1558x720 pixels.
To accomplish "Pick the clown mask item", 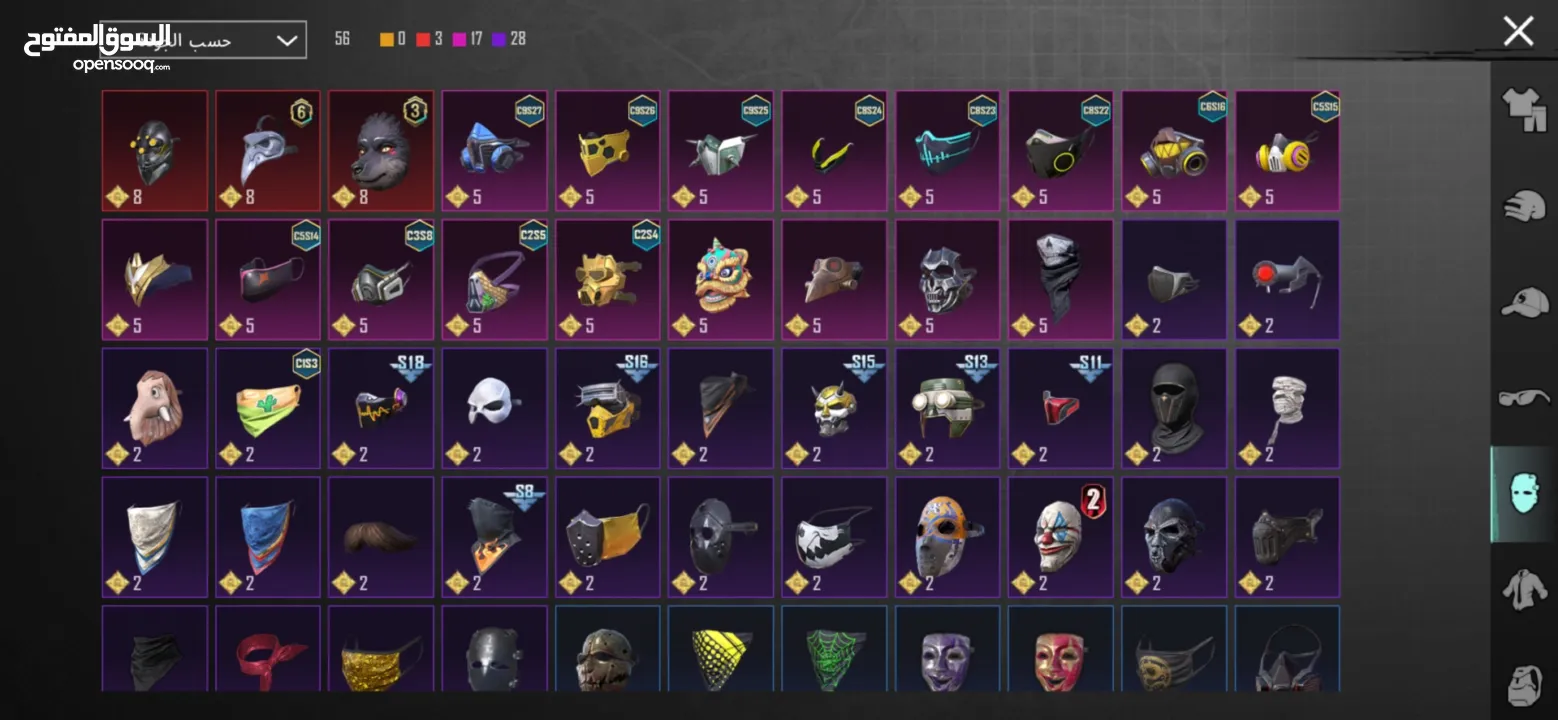I will tap(1060, 536).
